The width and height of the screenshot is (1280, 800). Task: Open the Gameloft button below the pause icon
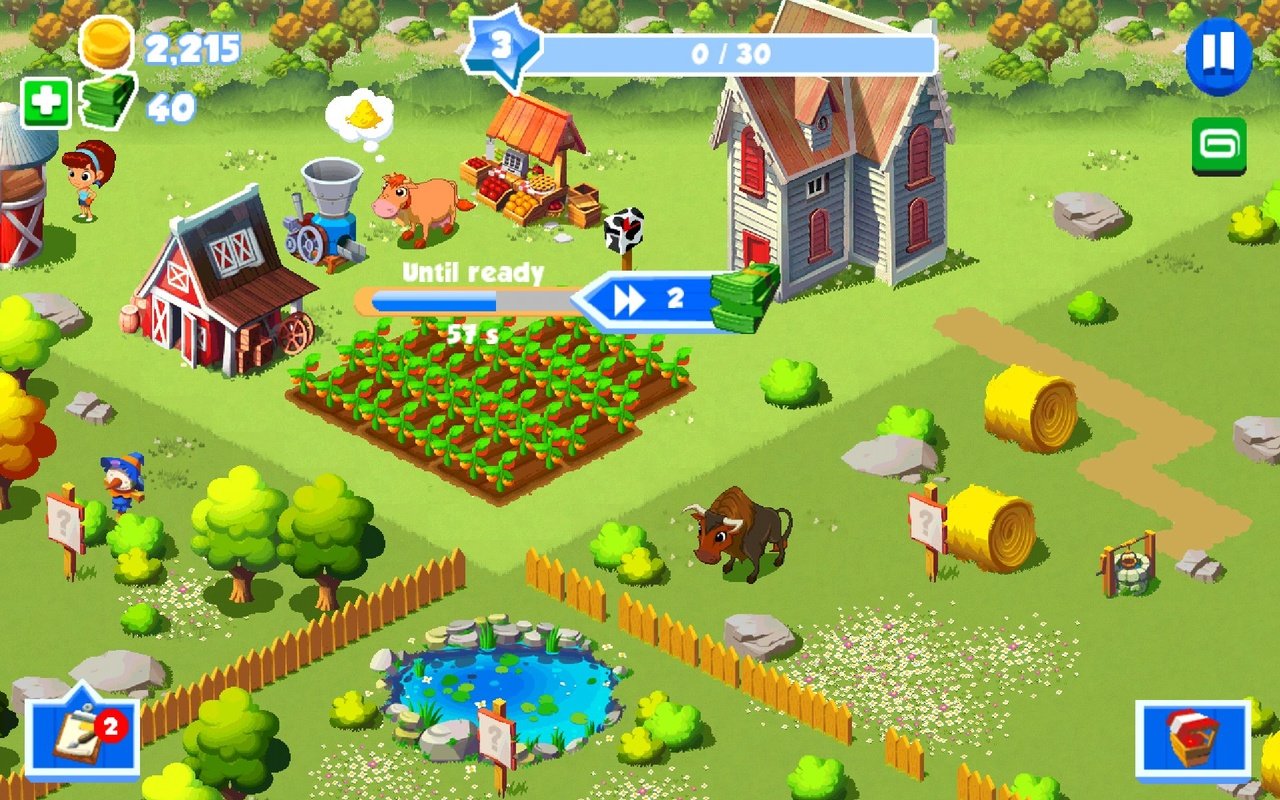[x=1222, y=146]
